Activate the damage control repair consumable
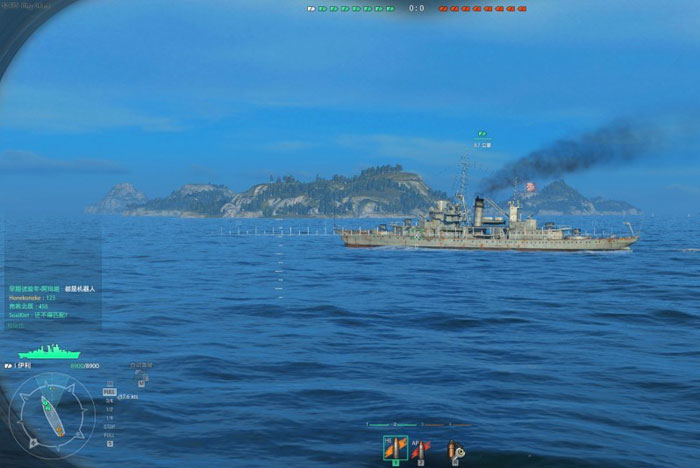 pyautogui.click(x=455, y=450)
